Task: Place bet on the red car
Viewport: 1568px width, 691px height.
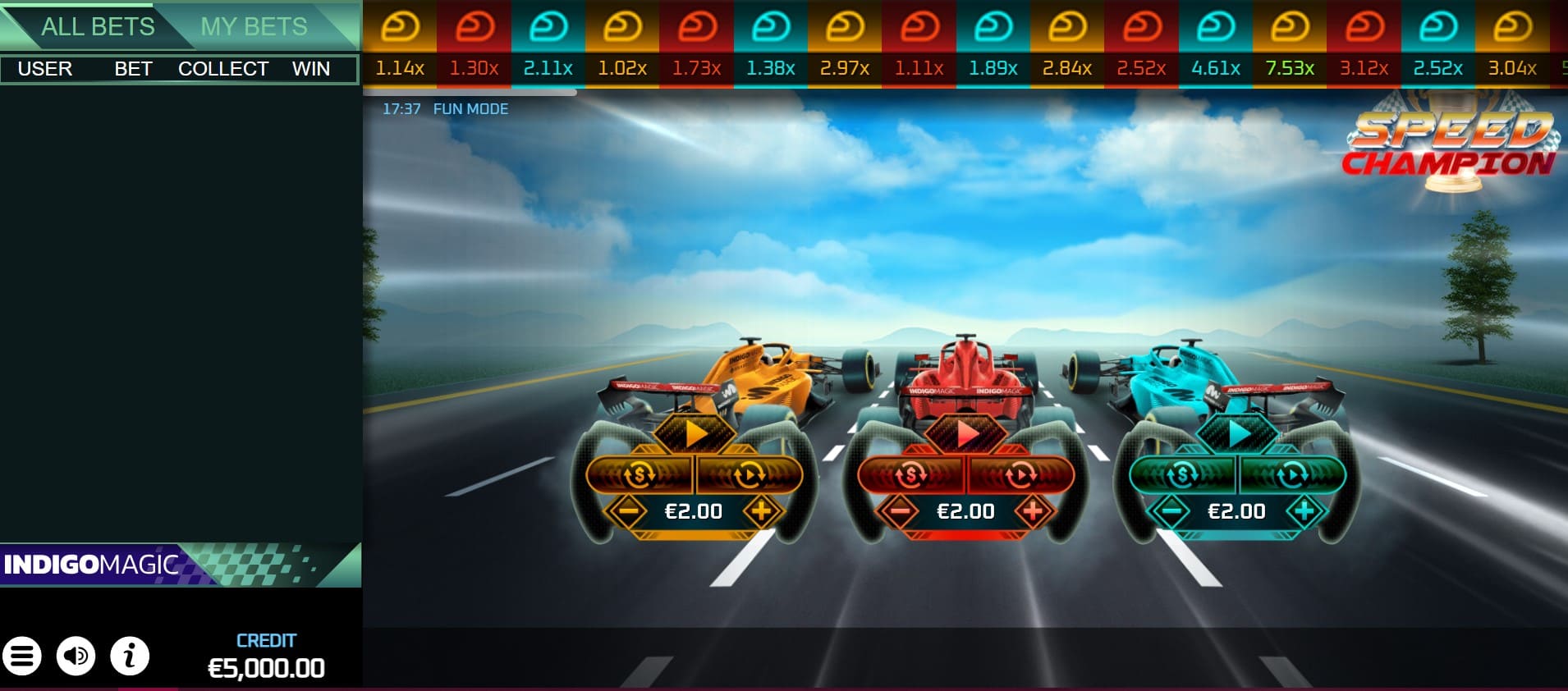Action: (966, 434)
